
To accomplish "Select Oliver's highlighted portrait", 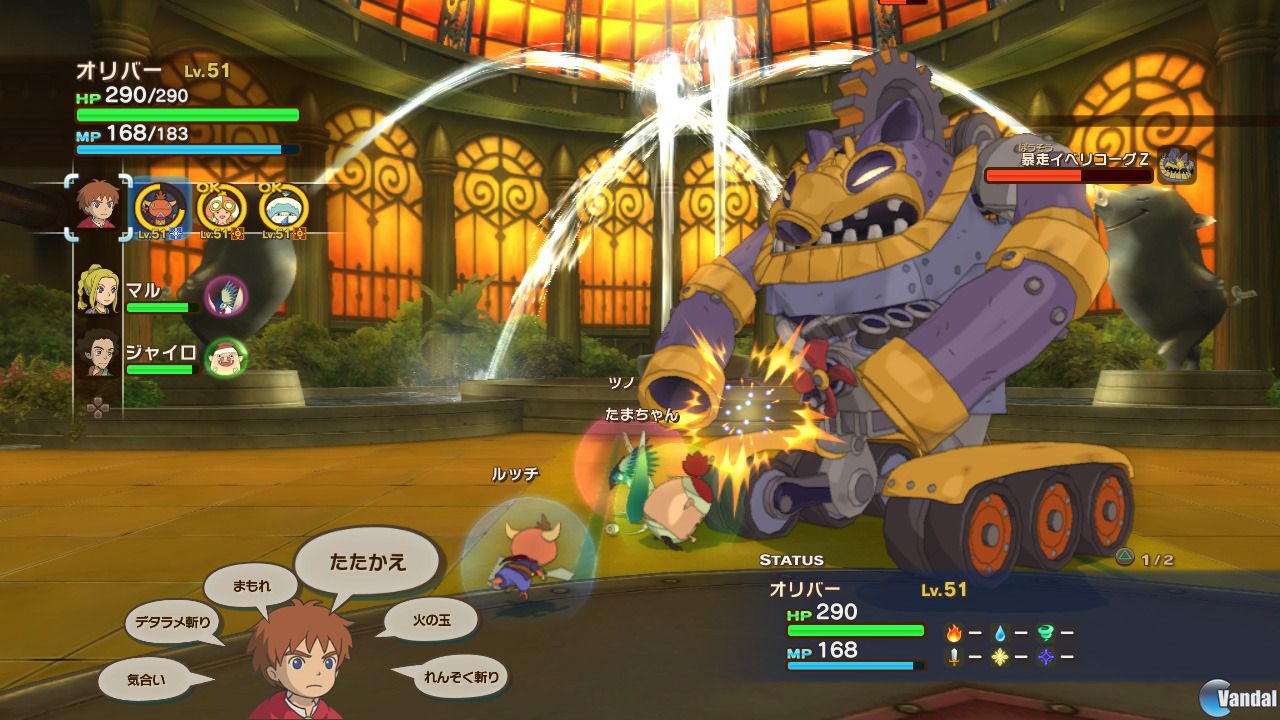I will 98,208.
